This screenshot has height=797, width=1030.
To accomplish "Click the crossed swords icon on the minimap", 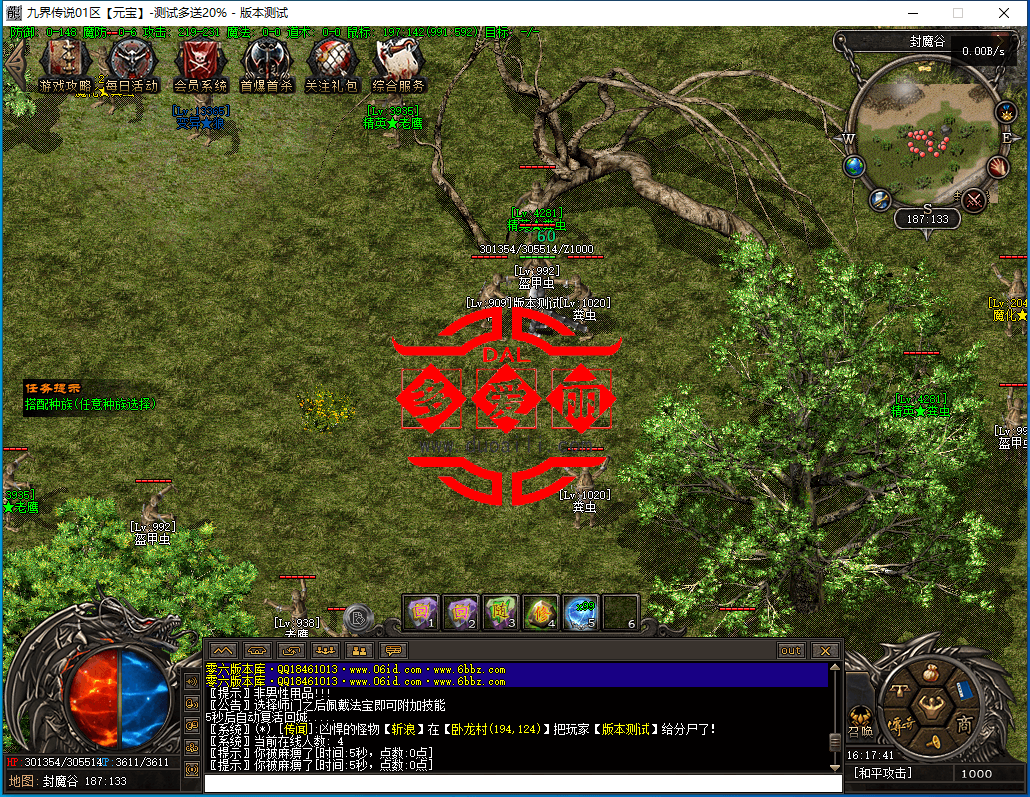I will pos(973,200).
